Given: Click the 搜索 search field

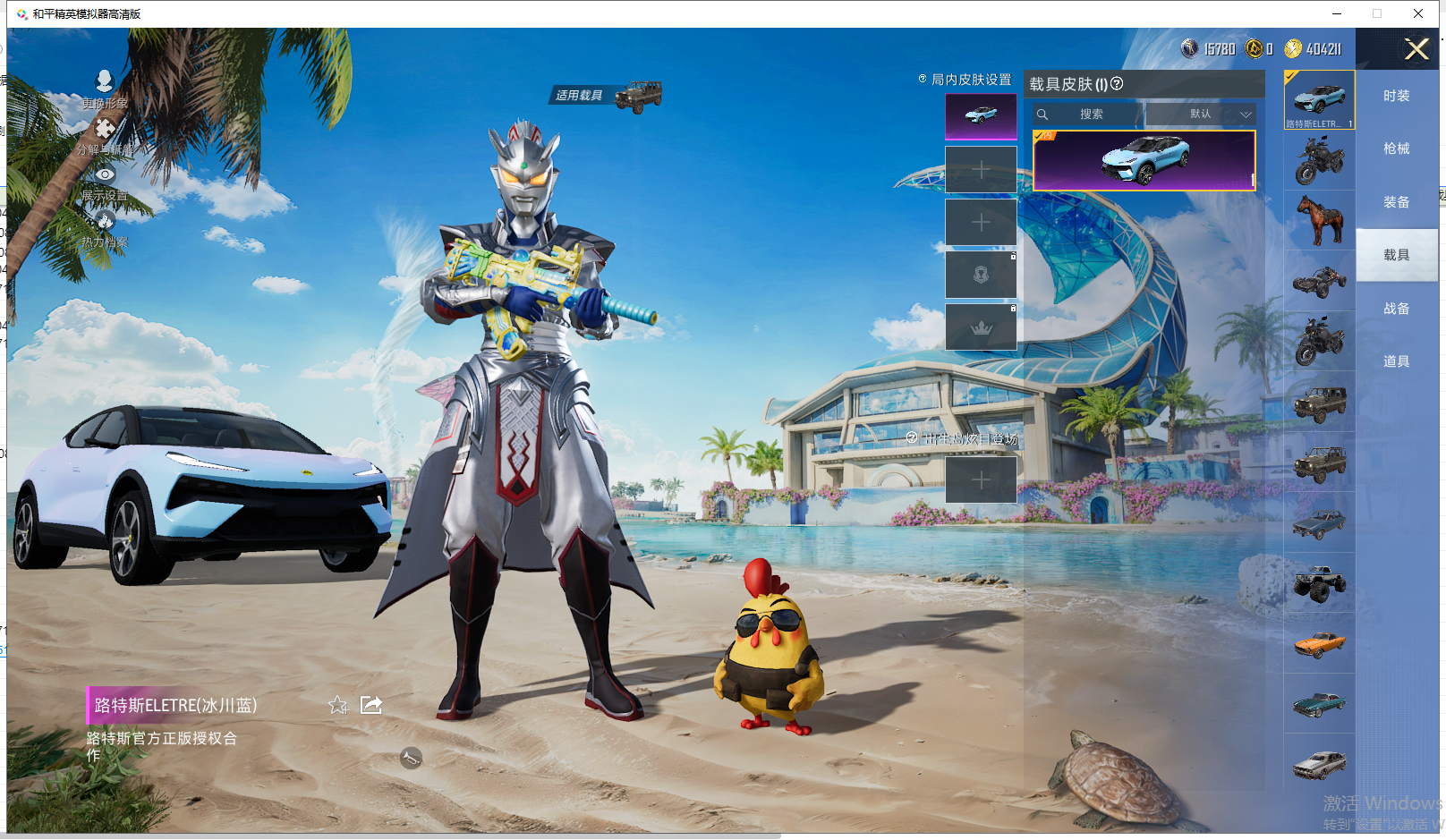Looking at the screenshot, I should [1090, 115].
